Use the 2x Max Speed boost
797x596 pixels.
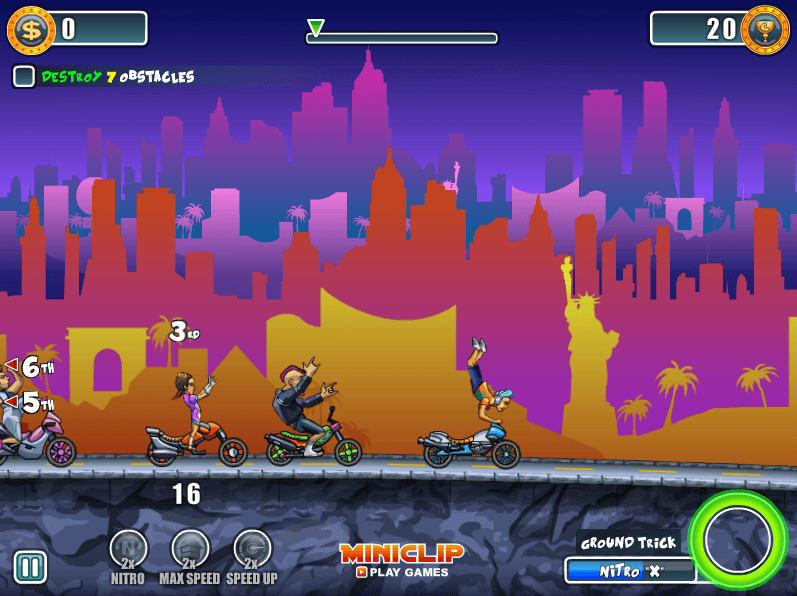[x=190, y=550]
